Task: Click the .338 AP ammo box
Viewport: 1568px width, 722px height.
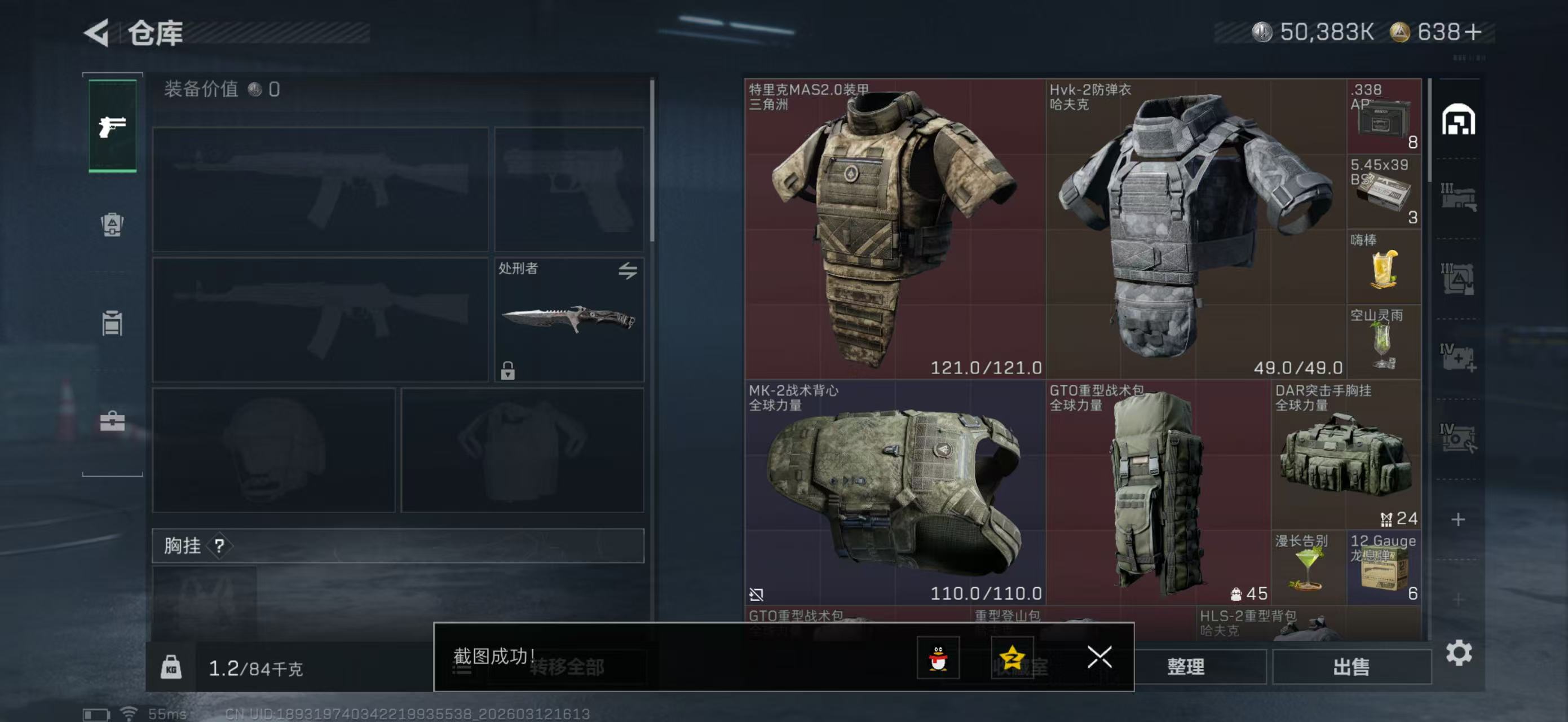Action: coord(1384,116)
